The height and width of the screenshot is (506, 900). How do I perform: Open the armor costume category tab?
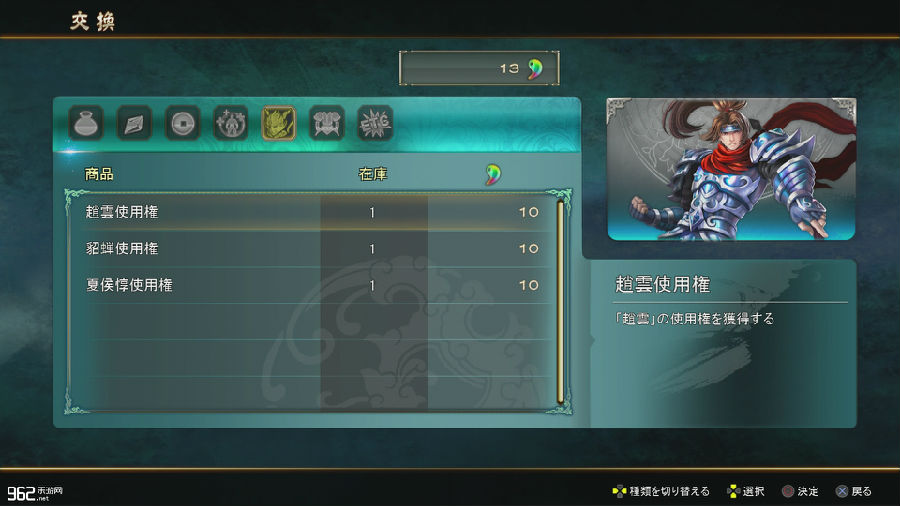click(326, 123)
